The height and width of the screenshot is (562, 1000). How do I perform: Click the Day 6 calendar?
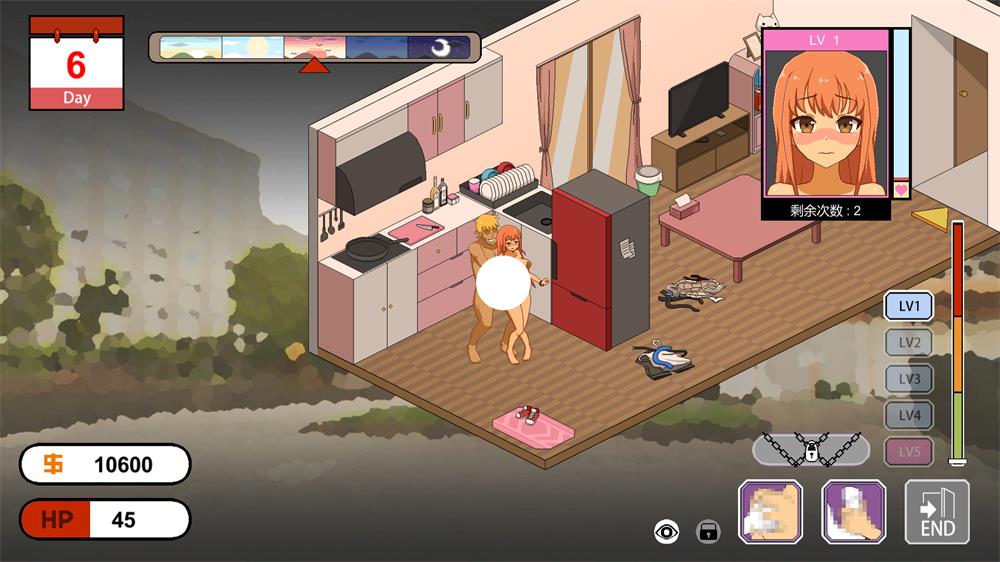click(77, 62)
